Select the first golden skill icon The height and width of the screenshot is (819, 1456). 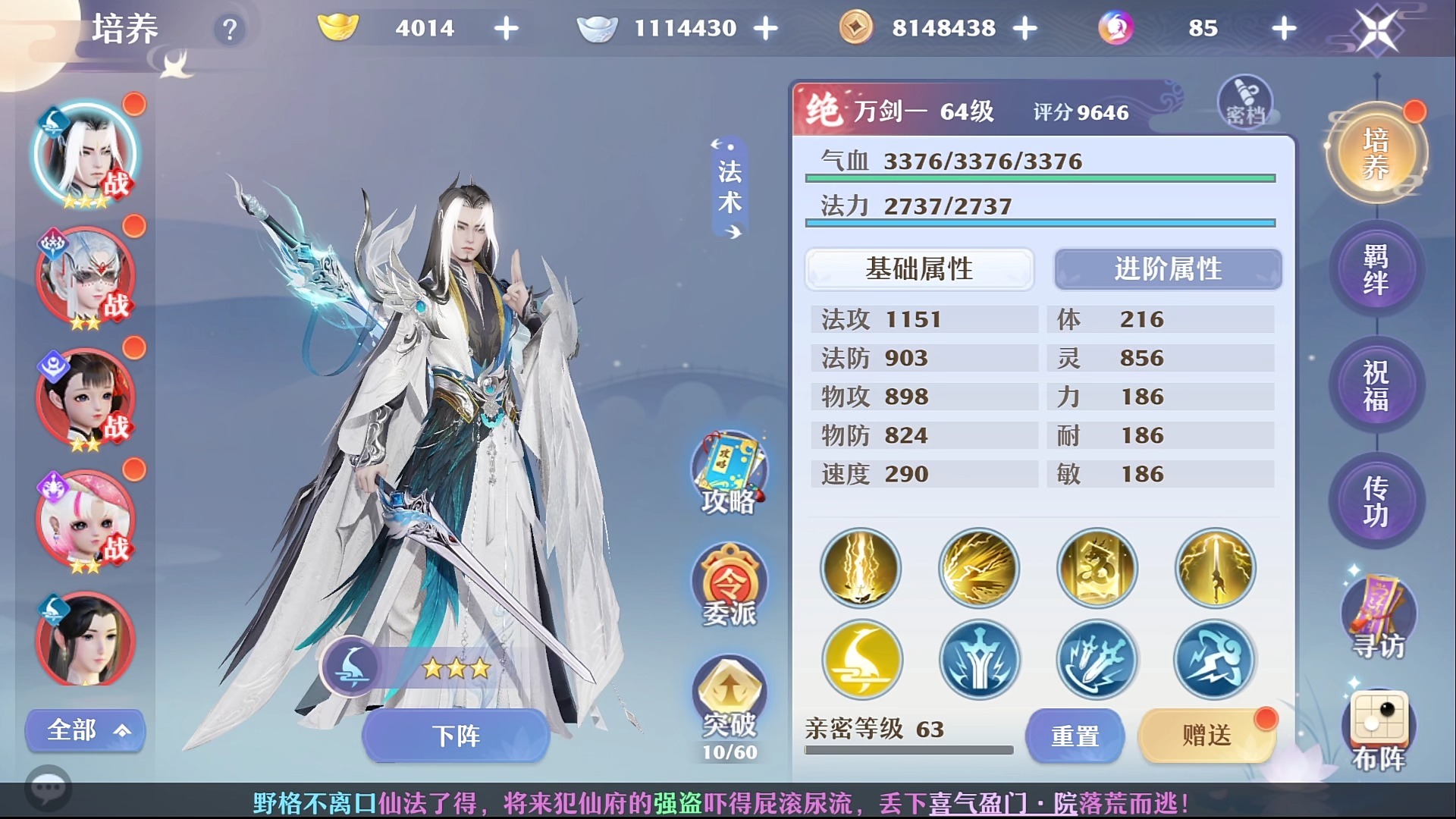tap(861, 569)
